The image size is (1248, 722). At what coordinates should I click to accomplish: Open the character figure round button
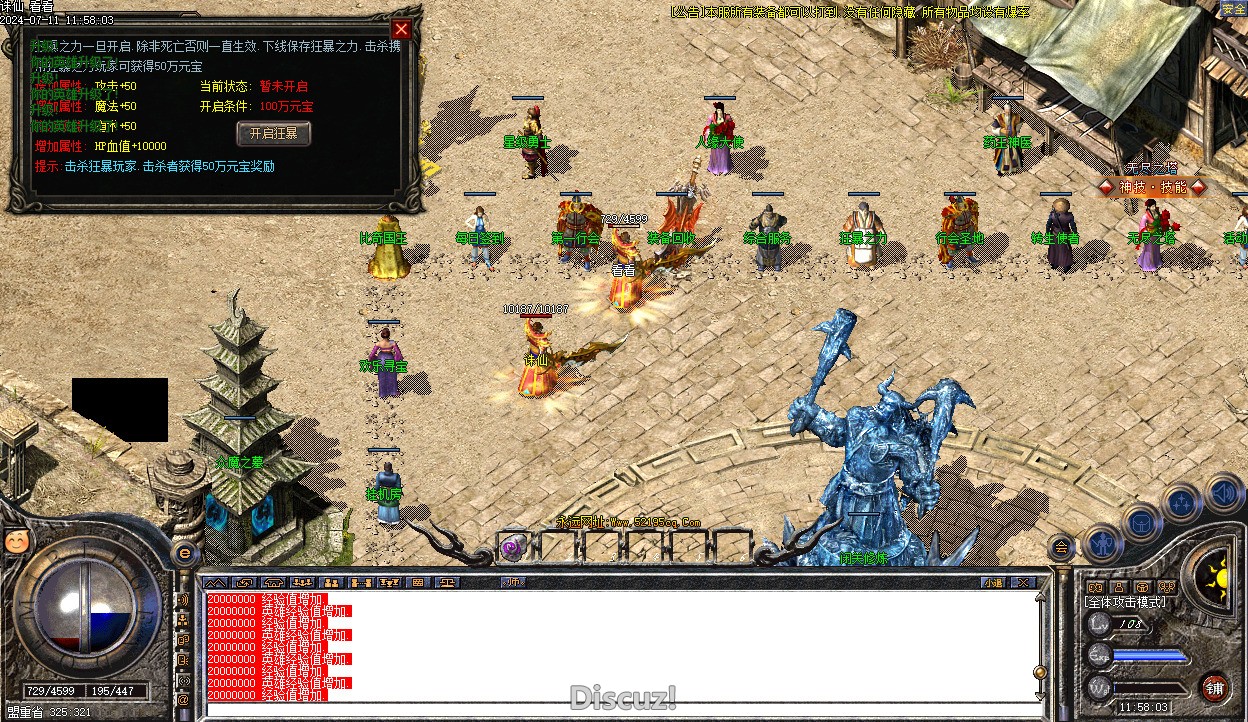pyautogui.click(x=1103, y=543)
